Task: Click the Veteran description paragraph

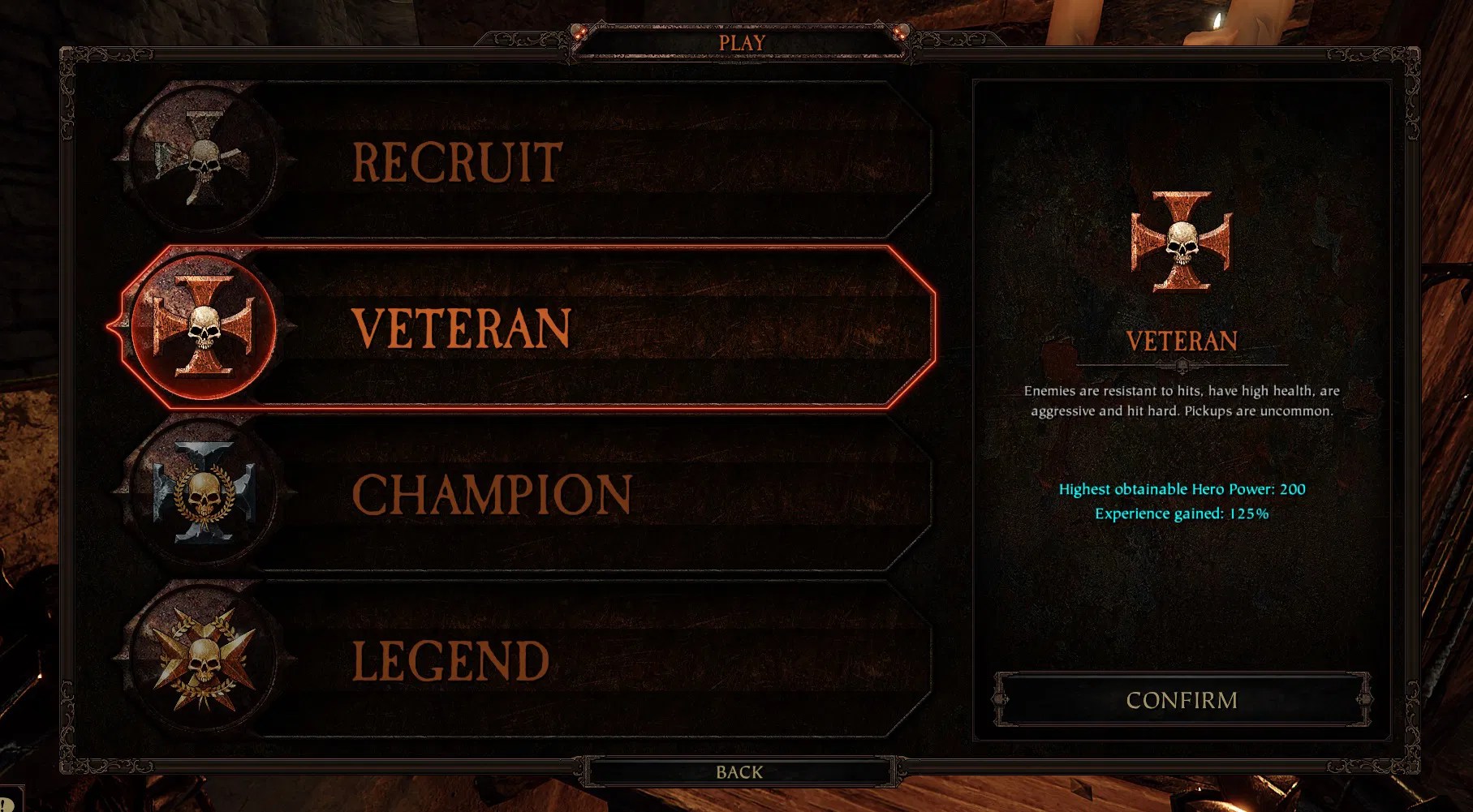Action: (1181, 401)
